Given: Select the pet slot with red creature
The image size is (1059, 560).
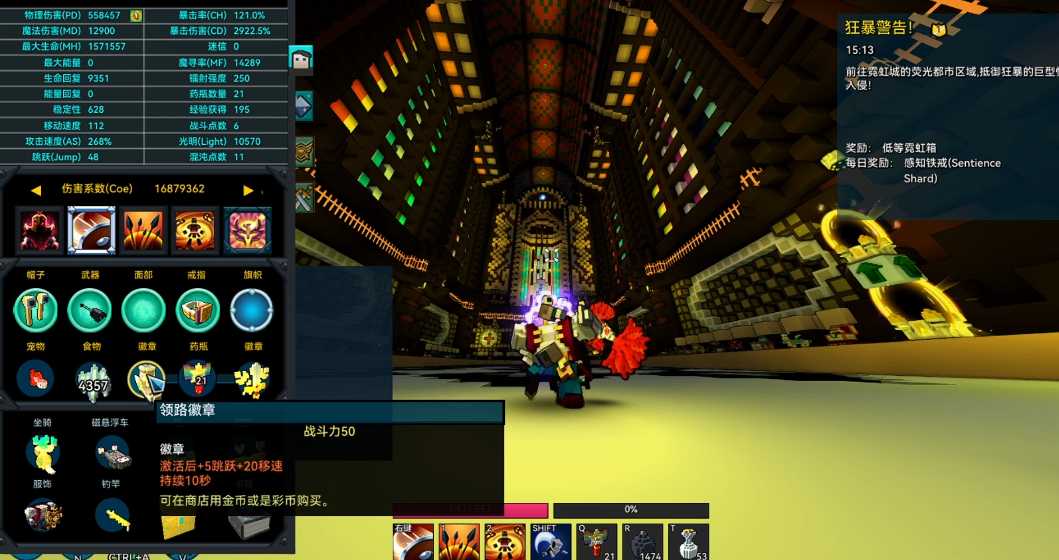Looking at the screenshot, I should click(35, 379).
